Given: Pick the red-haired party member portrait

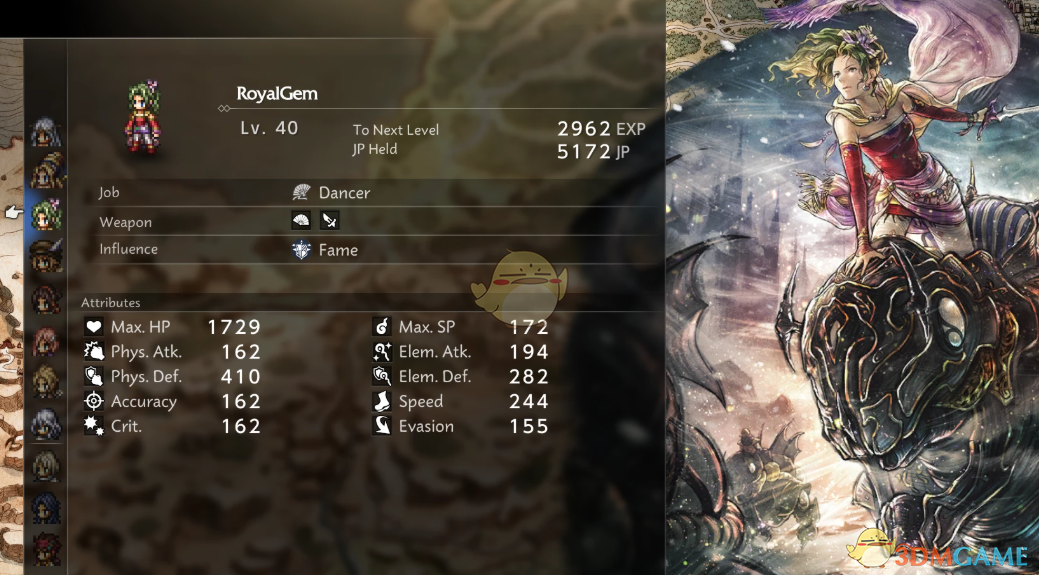Looking at the screenshot, I should 46,549.
